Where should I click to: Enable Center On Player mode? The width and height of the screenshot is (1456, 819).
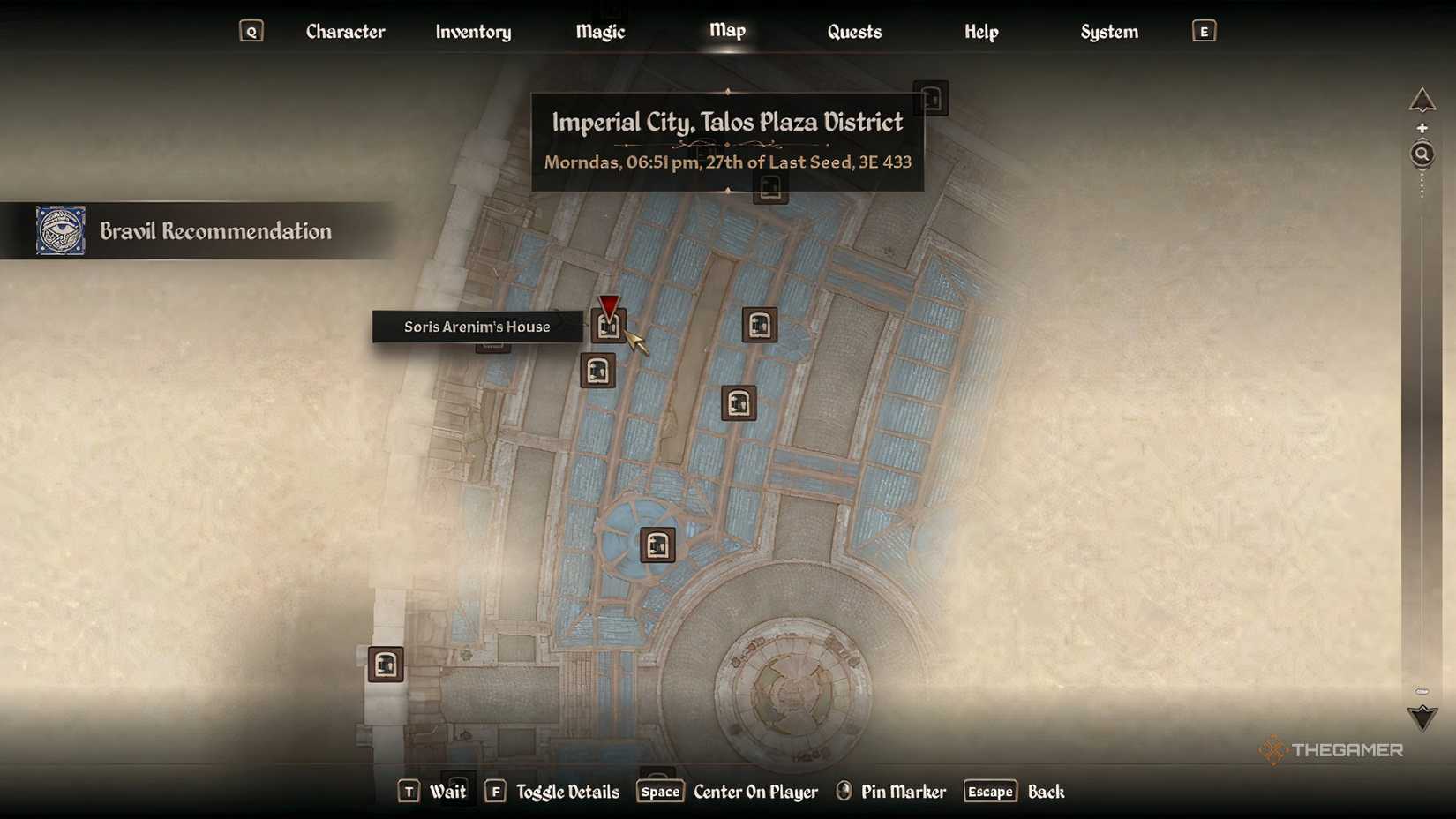(x=754, y=792)
